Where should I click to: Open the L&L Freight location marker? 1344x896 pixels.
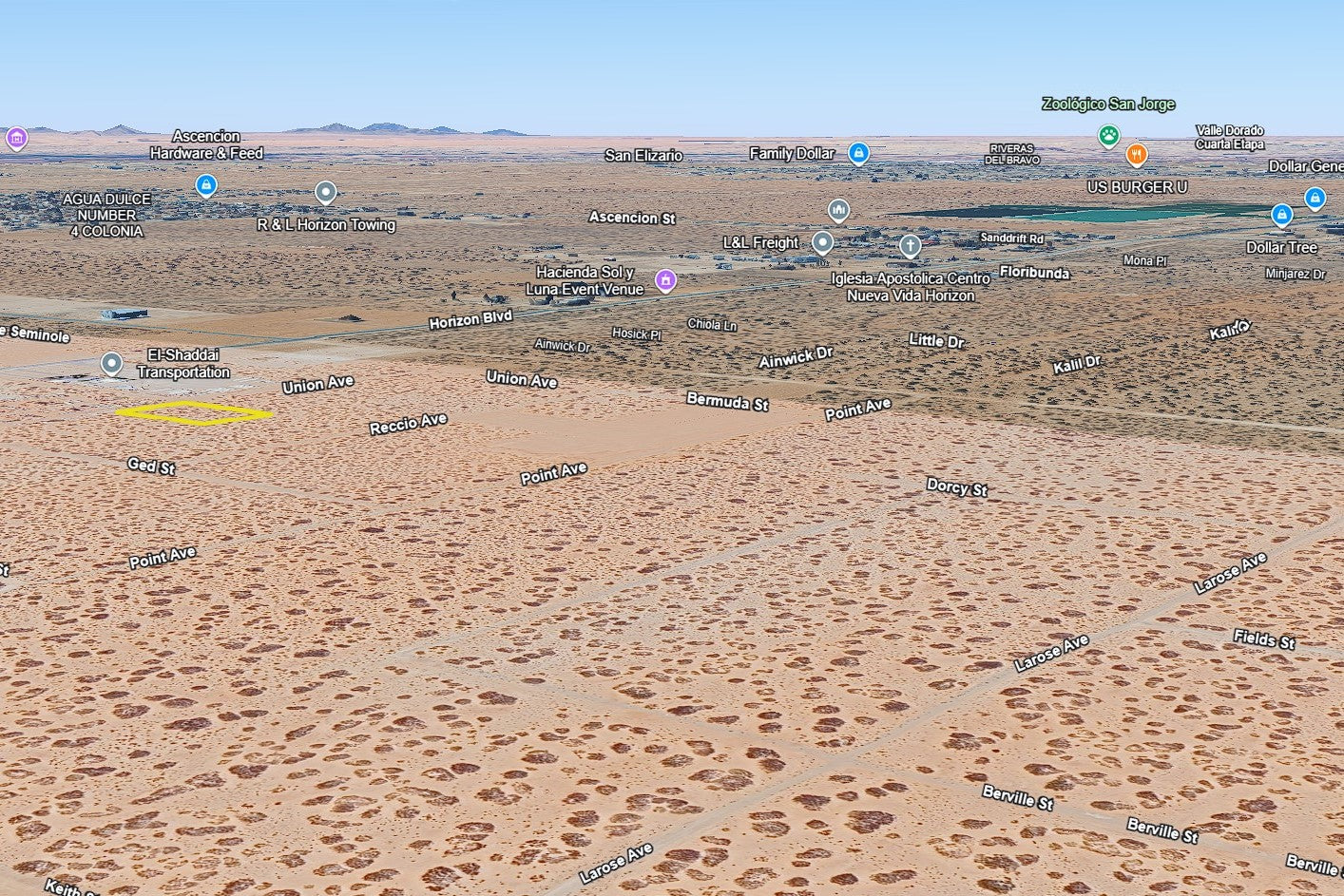[x=822, y=242]
